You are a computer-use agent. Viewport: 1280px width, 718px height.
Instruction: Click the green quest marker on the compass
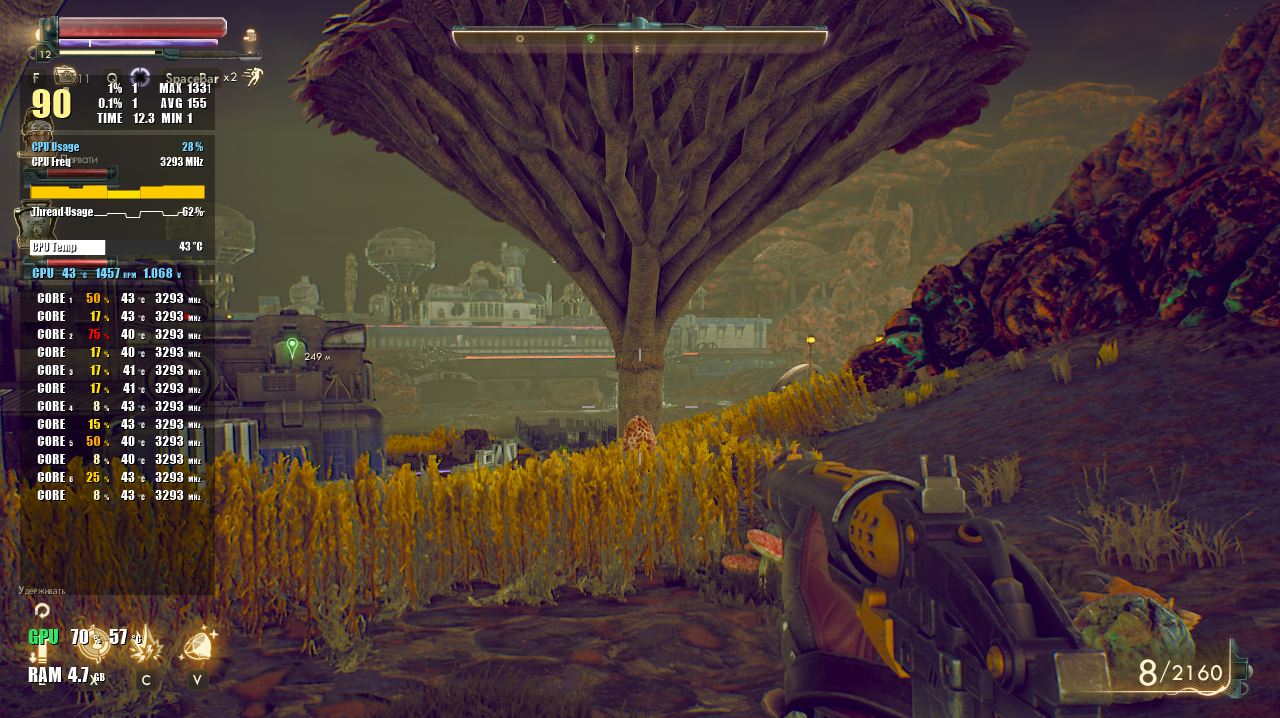tap(591, 38)
